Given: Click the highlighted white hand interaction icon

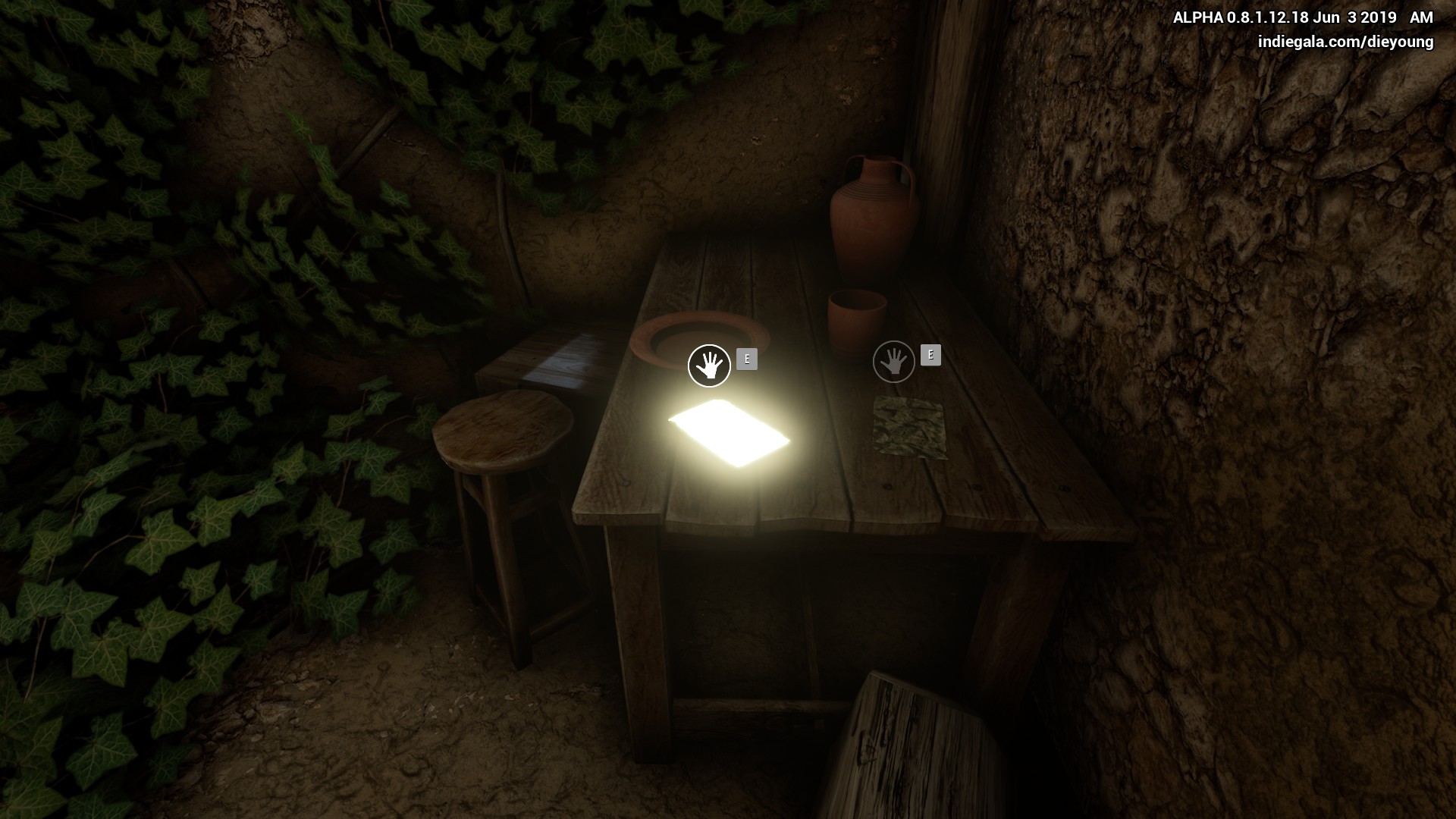Looking at the screenshot, I should (x=709, y=366).
